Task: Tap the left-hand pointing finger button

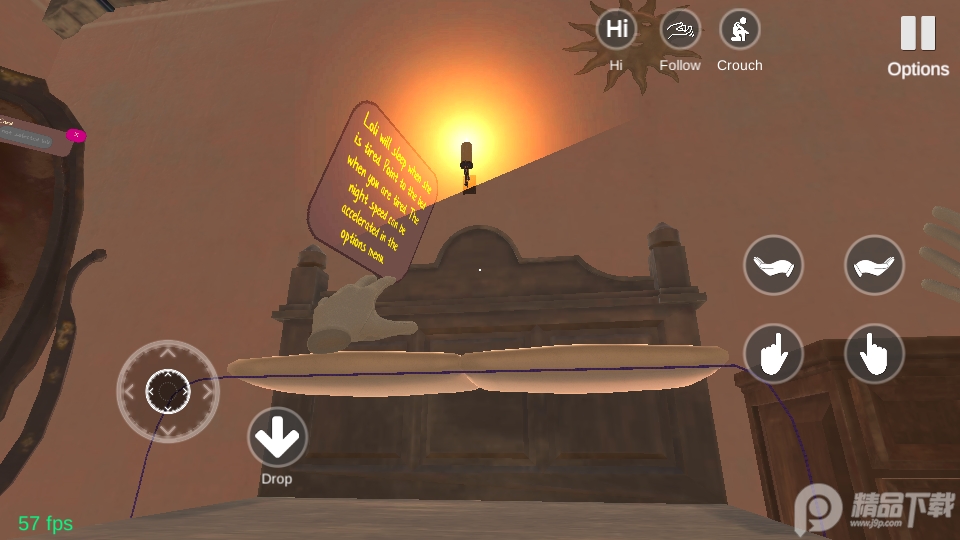Action: point(773,353)
